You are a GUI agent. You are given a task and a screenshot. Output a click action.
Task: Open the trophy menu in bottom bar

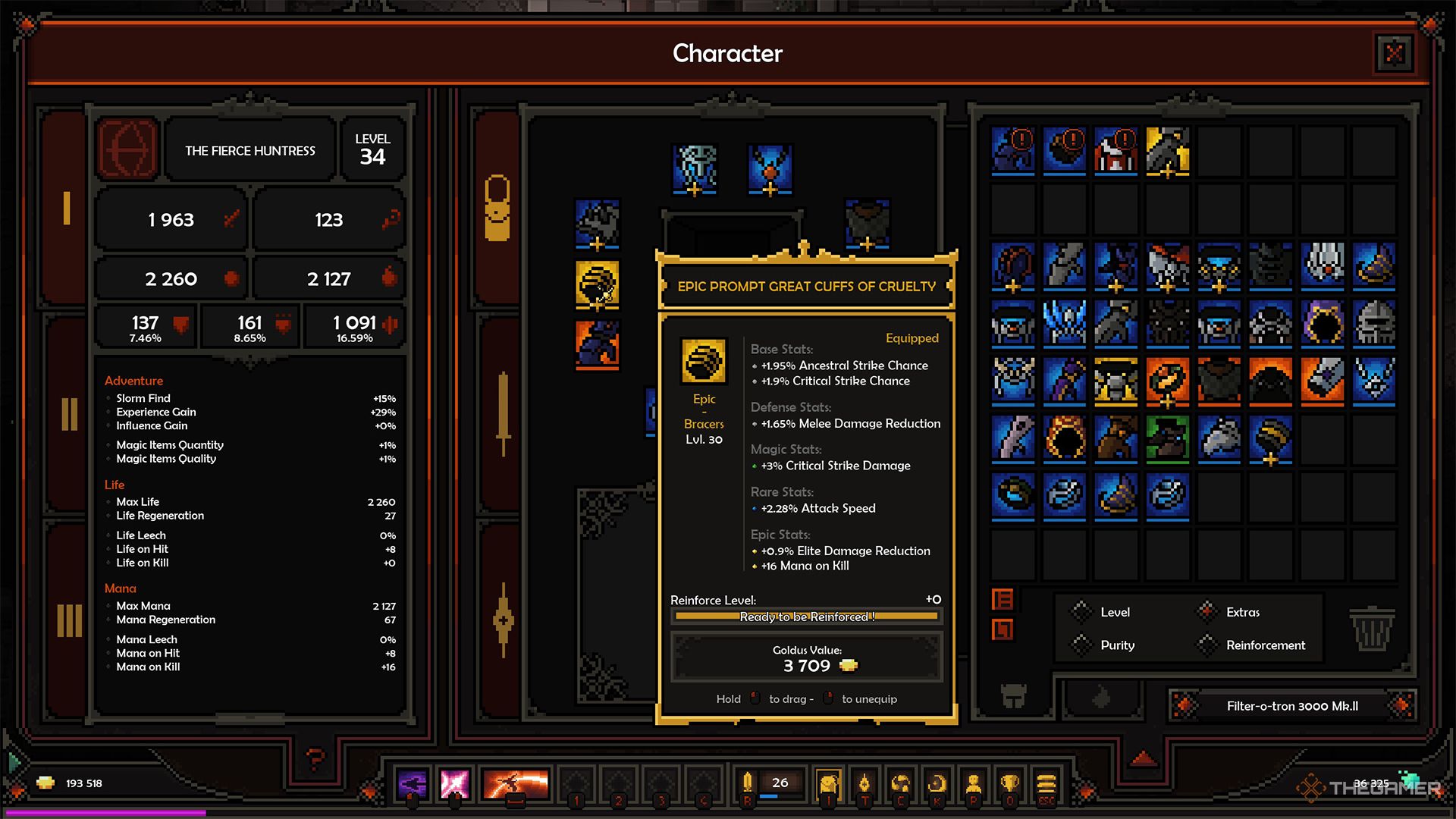coord(1009,783)
